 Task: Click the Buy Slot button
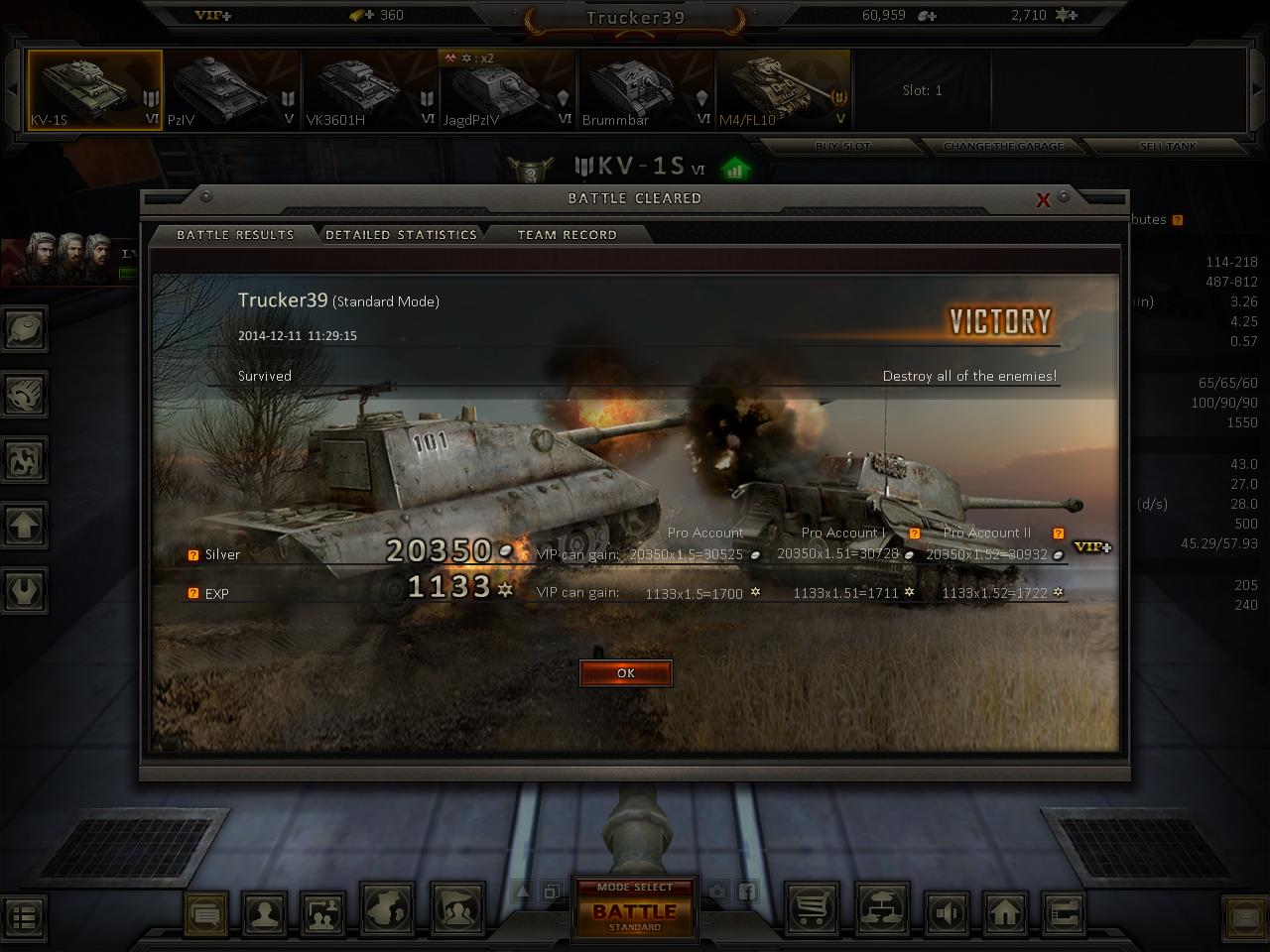[843, 146]
